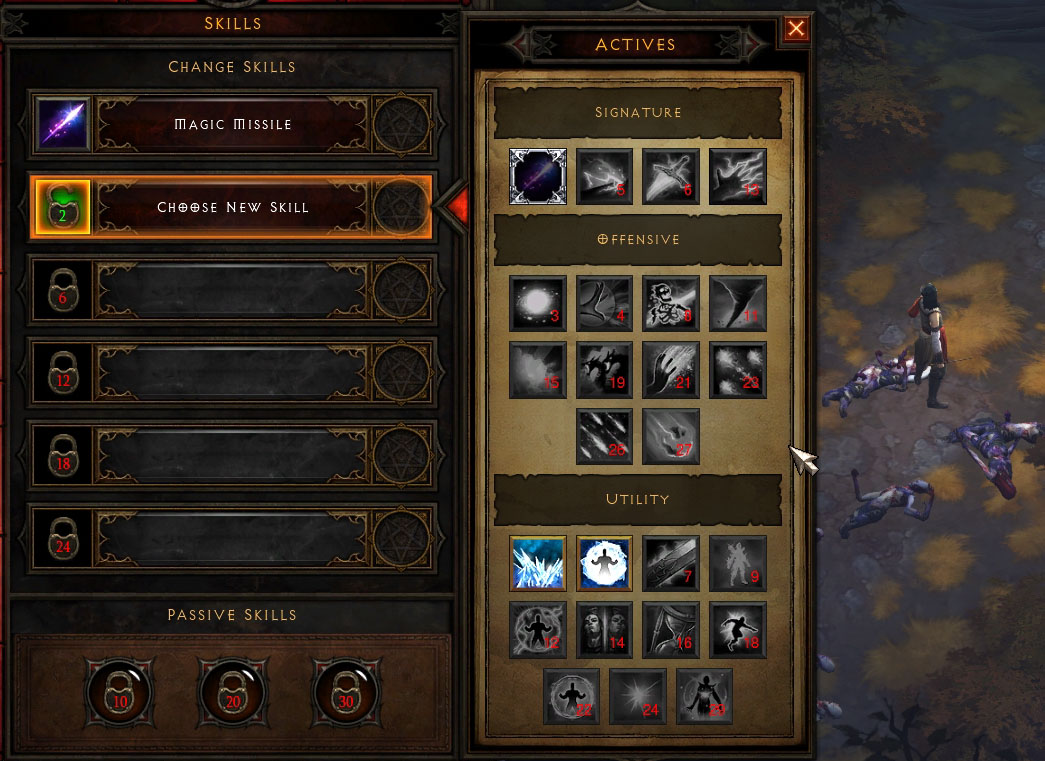The width and height of the screenshot is (1045, 761).
Task: Click the level 5 shock pulse skill
Action: [x=605, y=177]
